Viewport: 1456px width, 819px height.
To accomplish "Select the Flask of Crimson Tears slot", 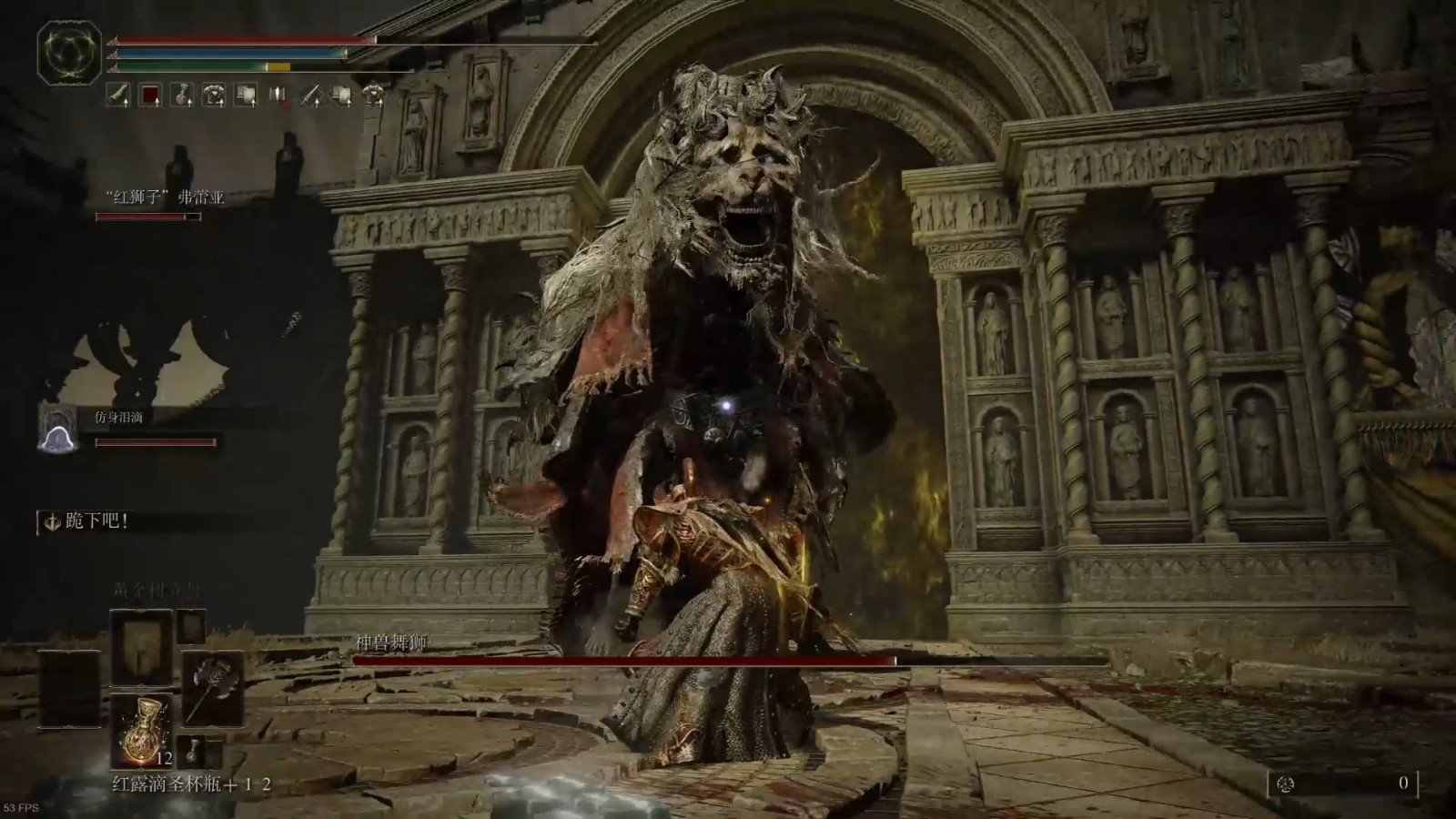I will 141,728.
